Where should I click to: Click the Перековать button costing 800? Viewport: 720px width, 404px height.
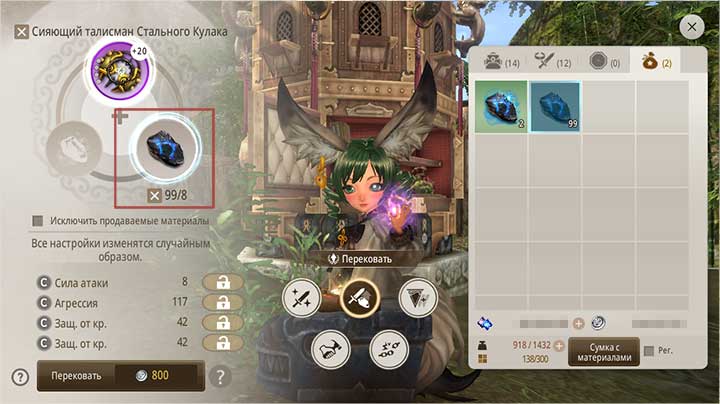pos(120,376)
